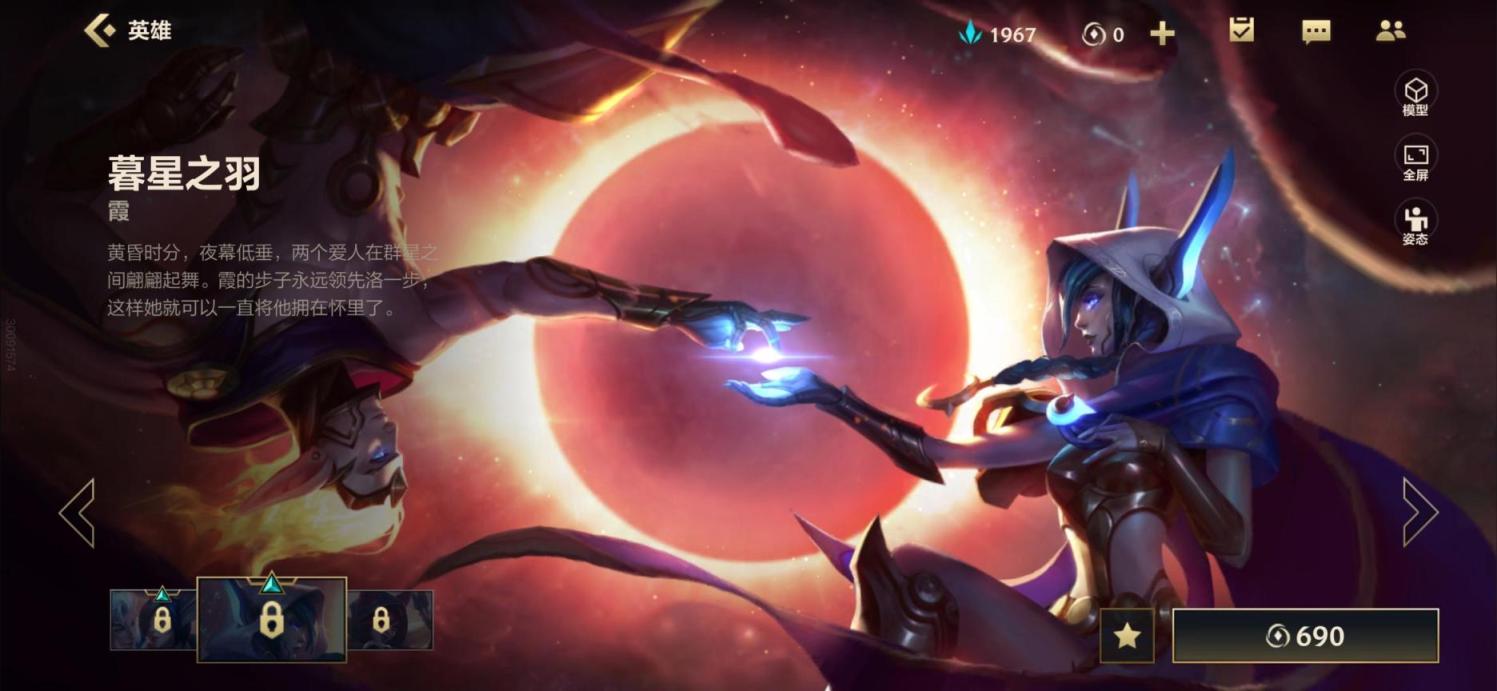Open the friends list icon
Screen dimensions: 1497x691
[x=1390, y=31]
